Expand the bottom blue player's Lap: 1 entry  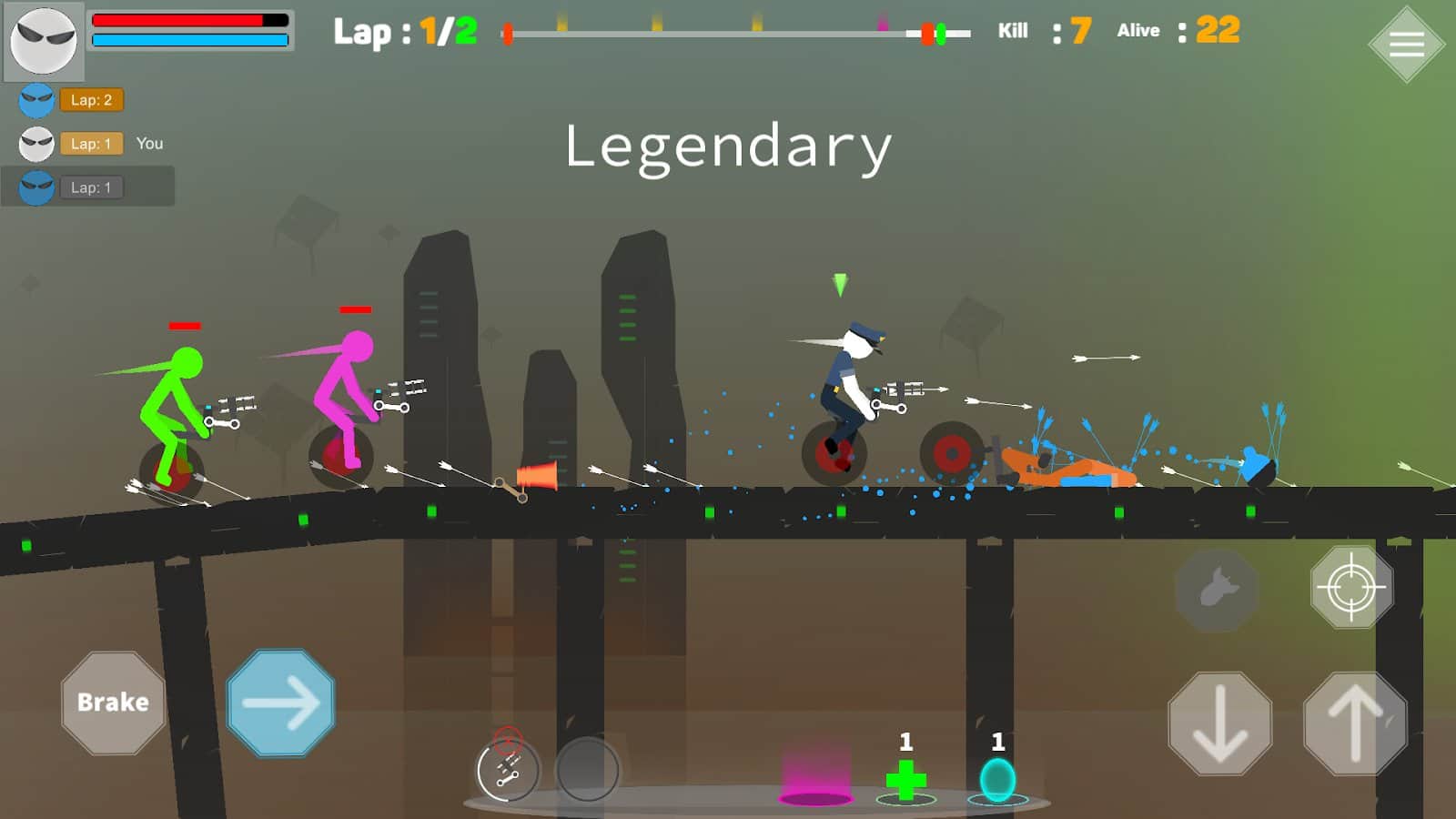[x=91, y=187]
